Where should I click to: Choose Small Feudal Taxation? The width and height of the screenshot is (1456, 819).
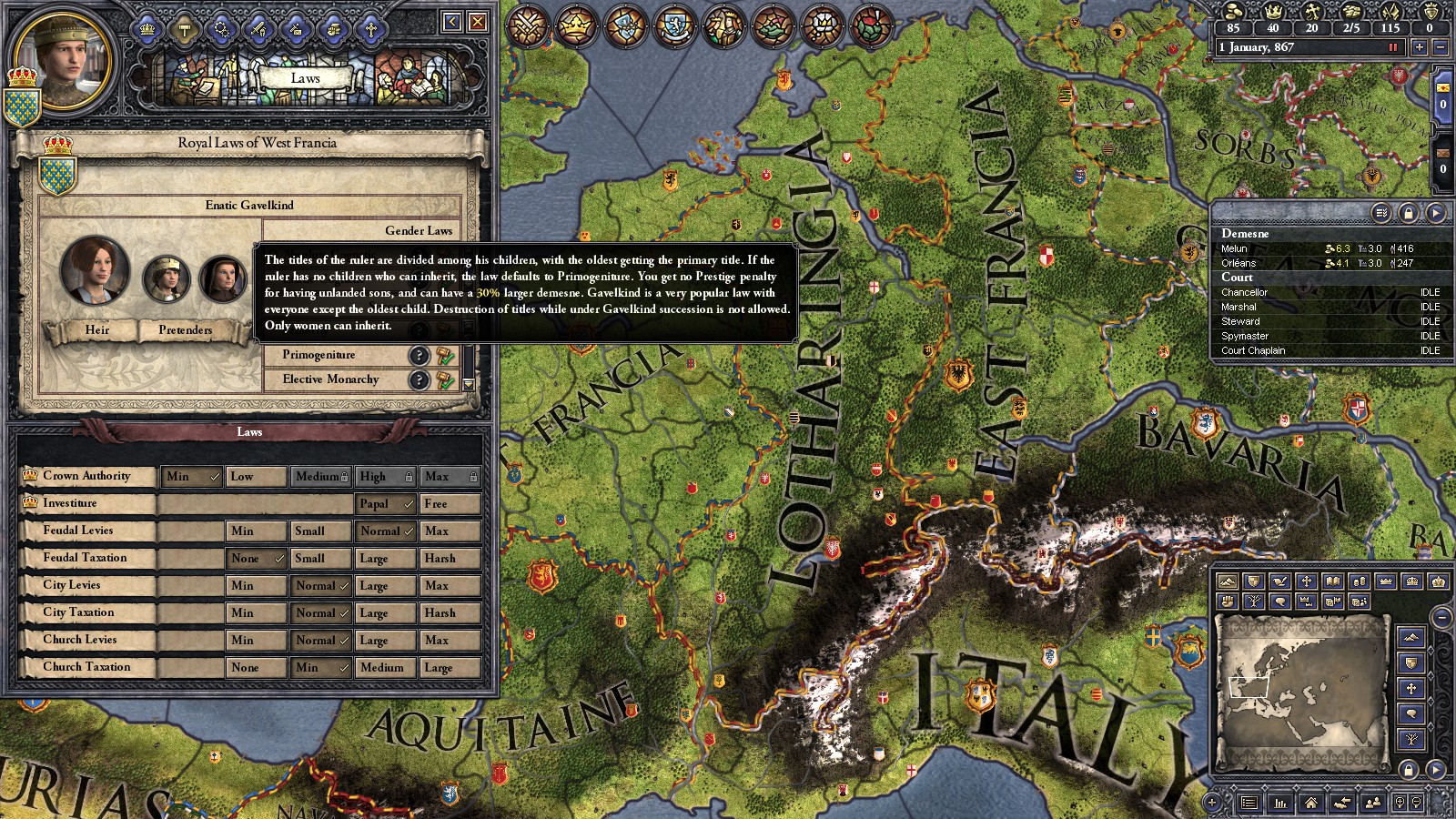coord(320,559)
